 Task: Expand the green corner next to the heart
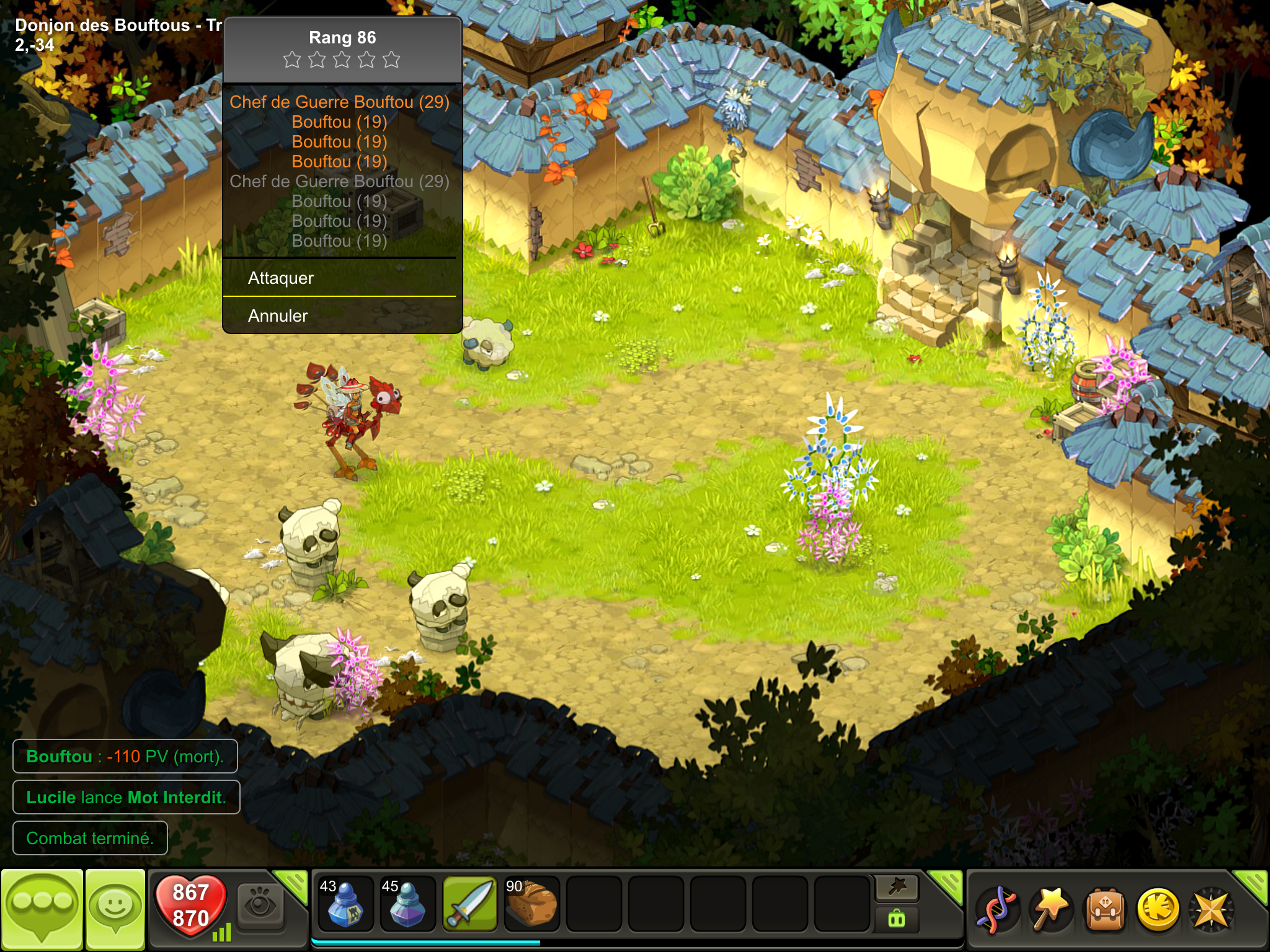293,884
